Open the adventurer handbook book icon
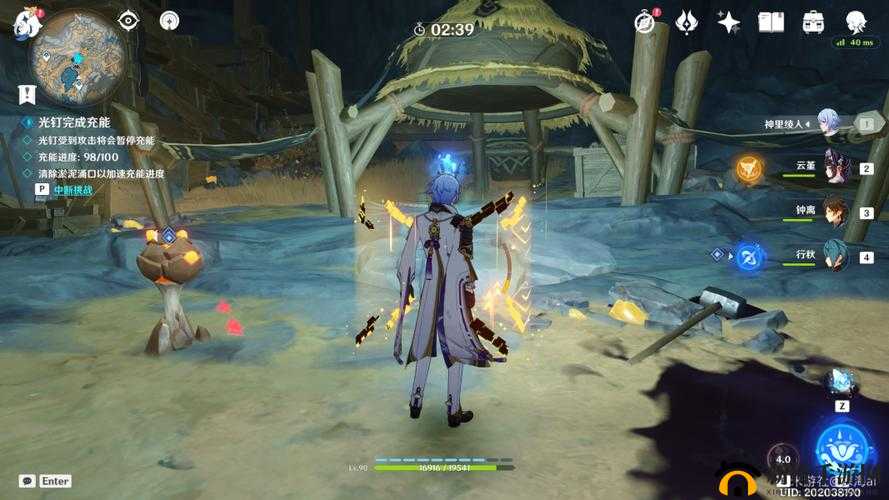 point(771,22)
